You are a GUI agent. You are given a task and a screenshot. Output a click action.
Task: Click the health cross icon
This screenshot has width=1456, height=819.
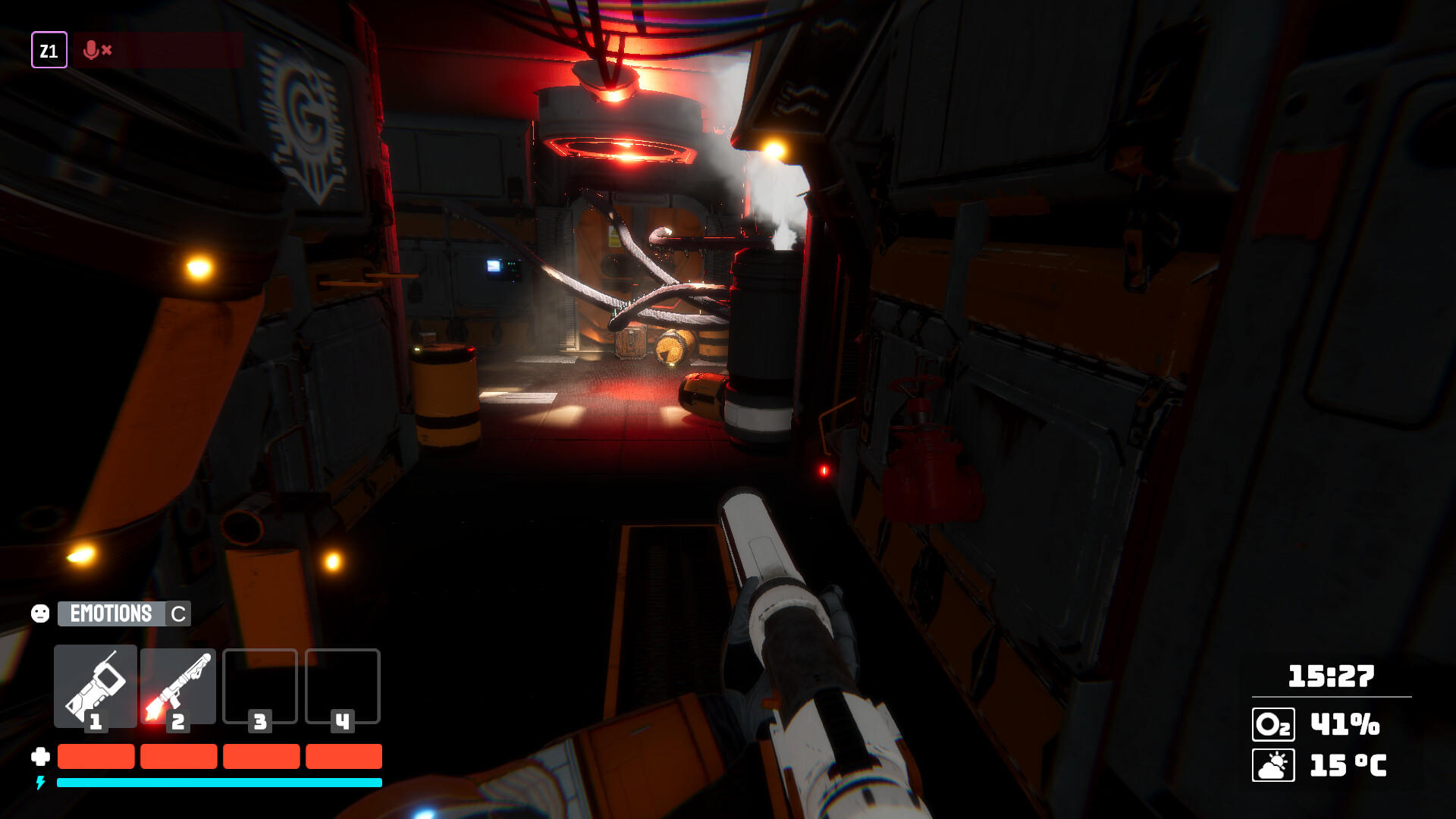coord(40,755)
